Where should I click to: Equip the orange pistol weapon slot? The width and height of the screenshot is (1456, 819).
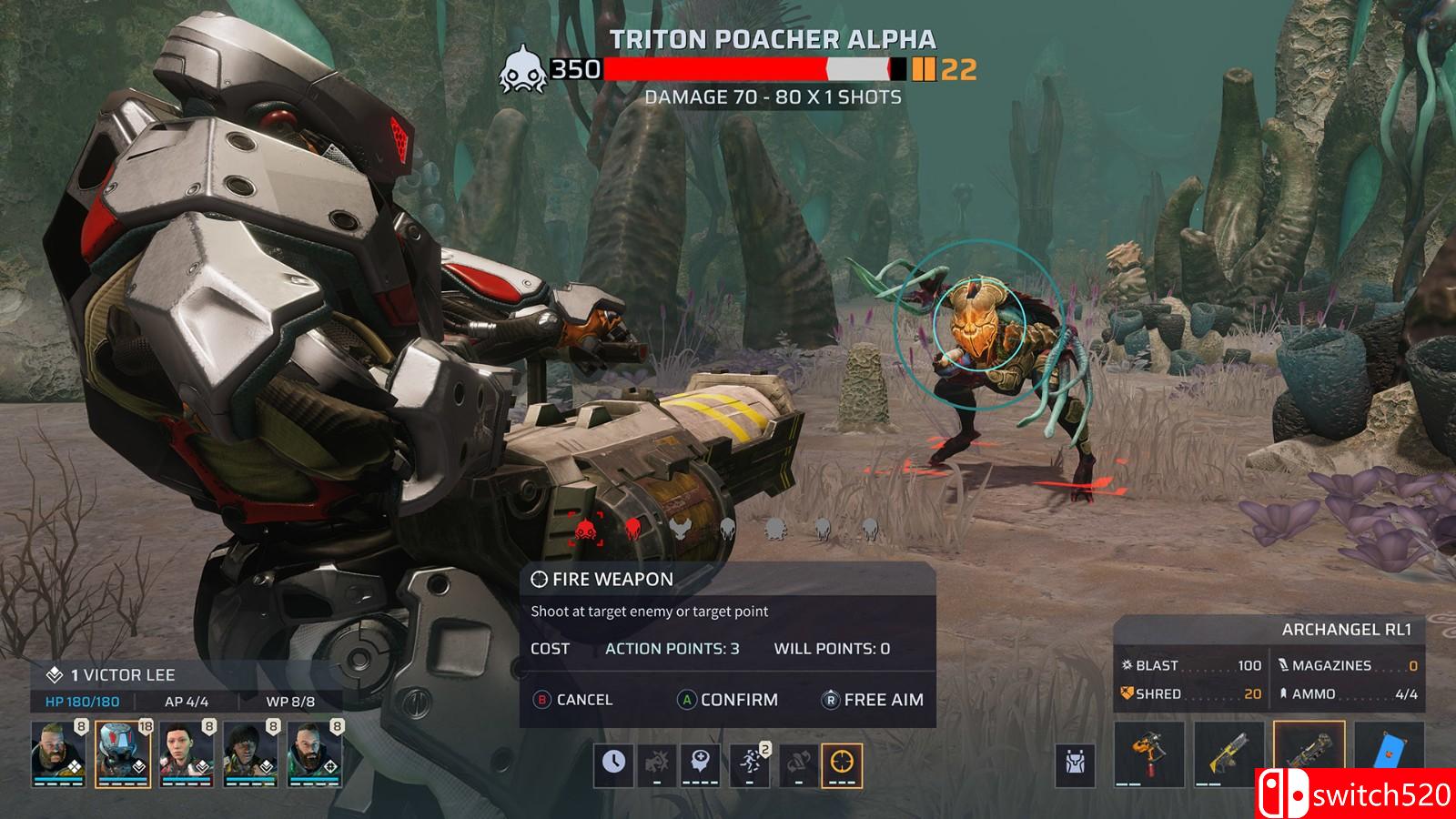[x=1149, y=755]
